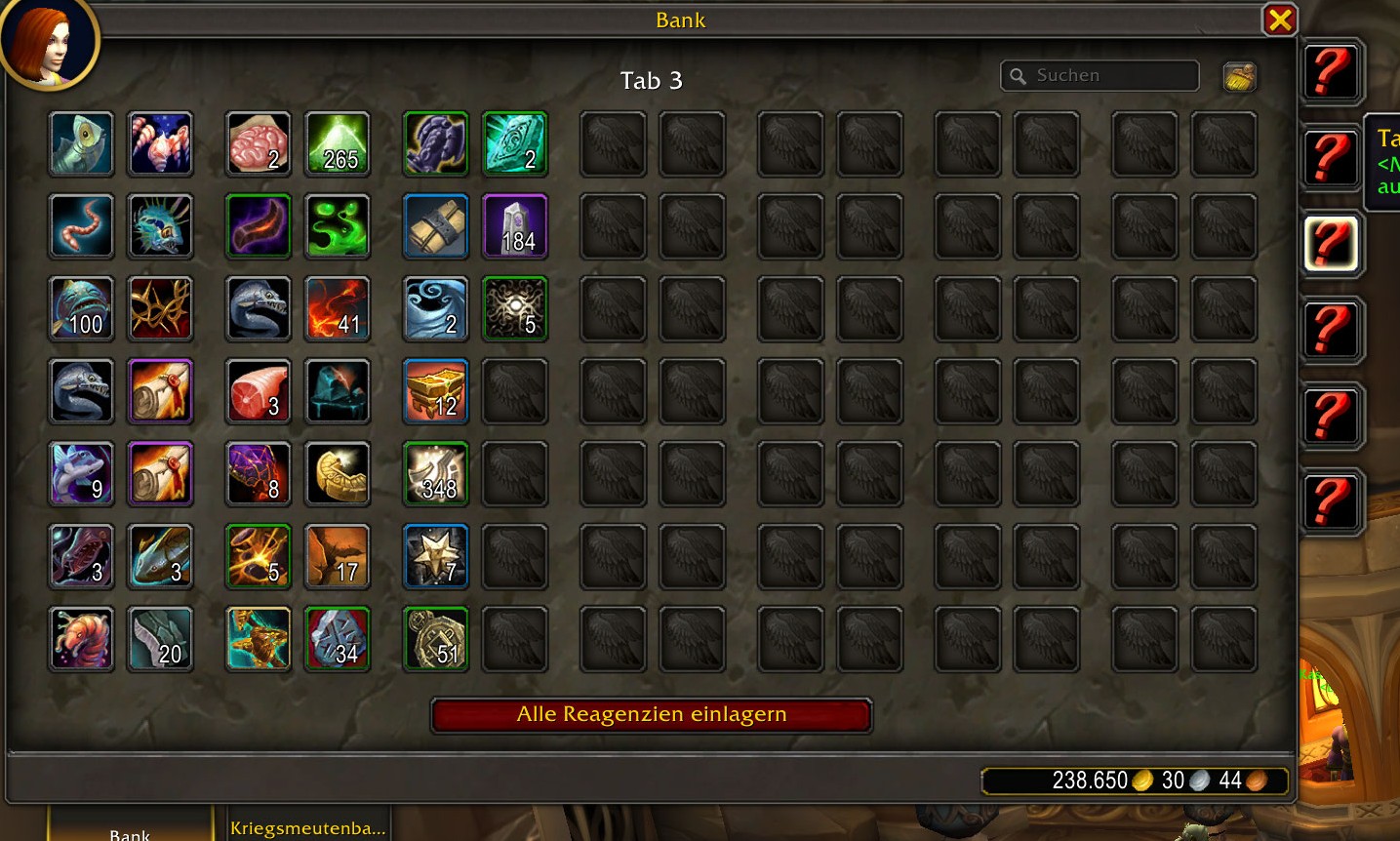Select the stack of 348 items
The image size is (1400, 841).
(x=436, y=474)
